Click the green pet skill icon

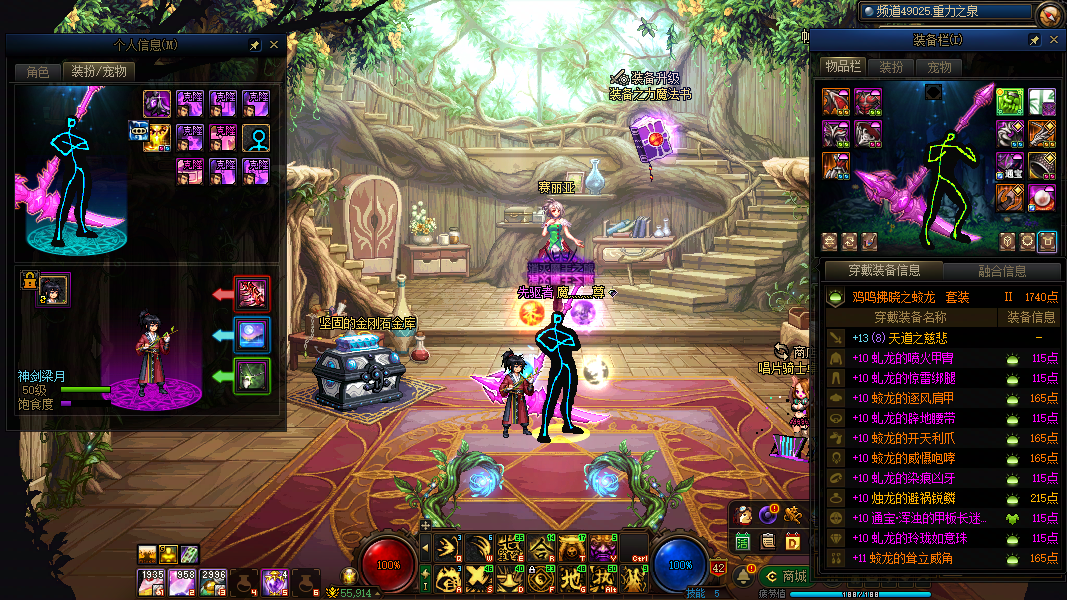click(251, 376)
